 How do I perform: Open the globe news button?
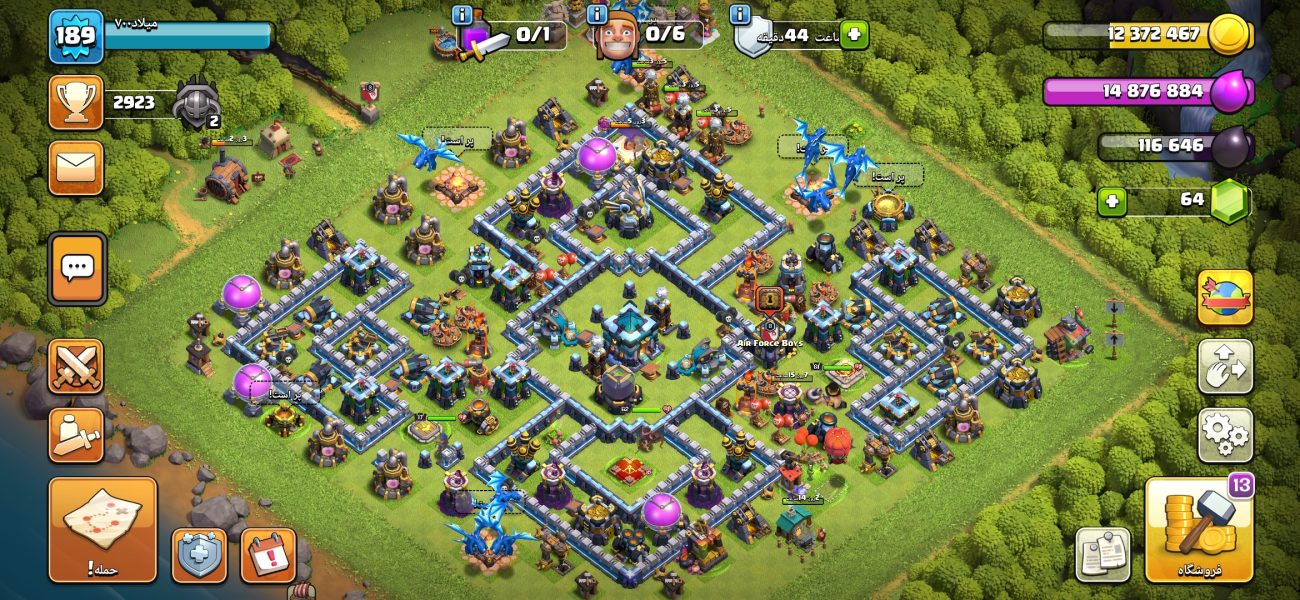click(x=1225, y=297)
